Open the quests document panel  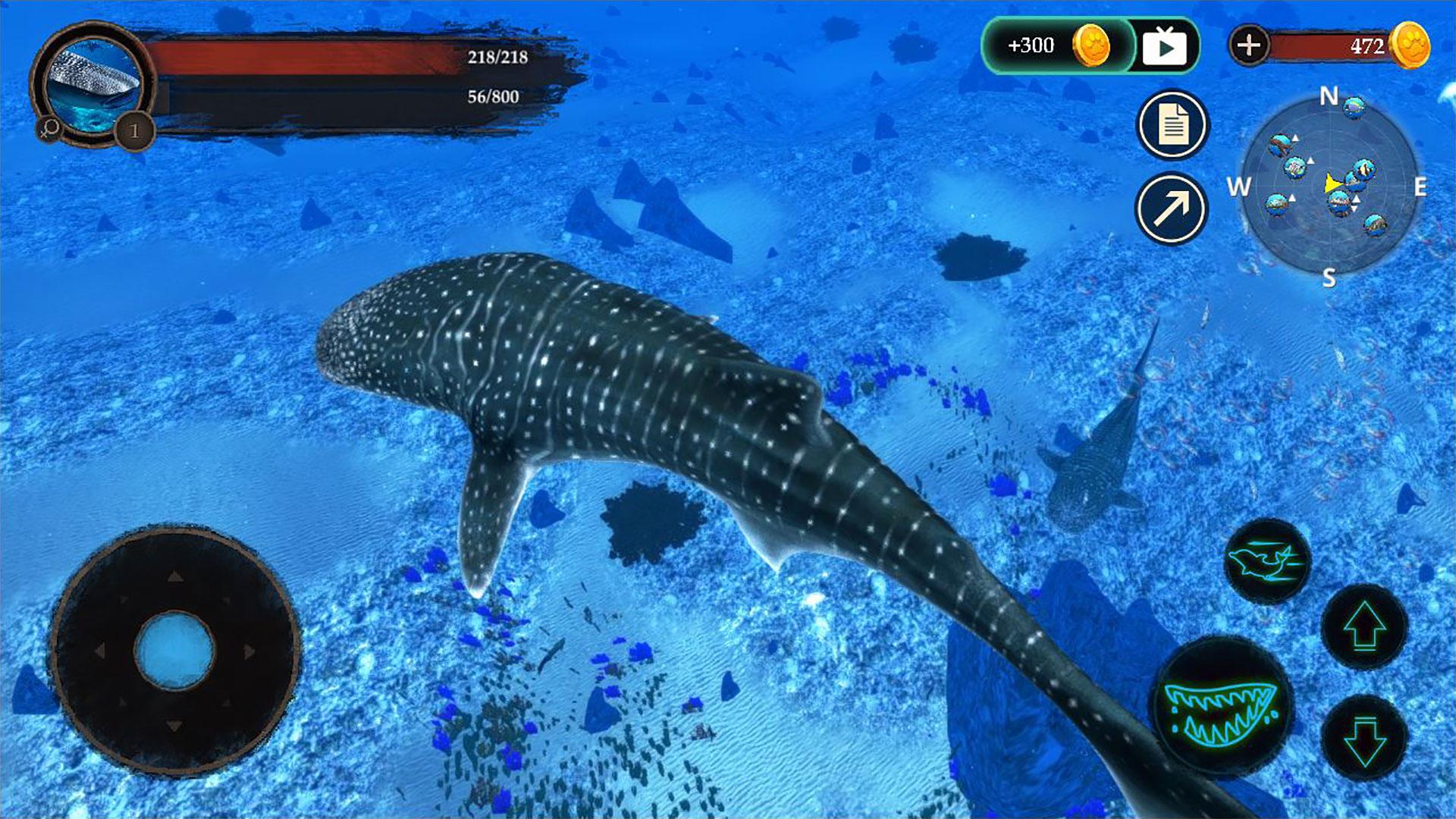point(1174,125)
